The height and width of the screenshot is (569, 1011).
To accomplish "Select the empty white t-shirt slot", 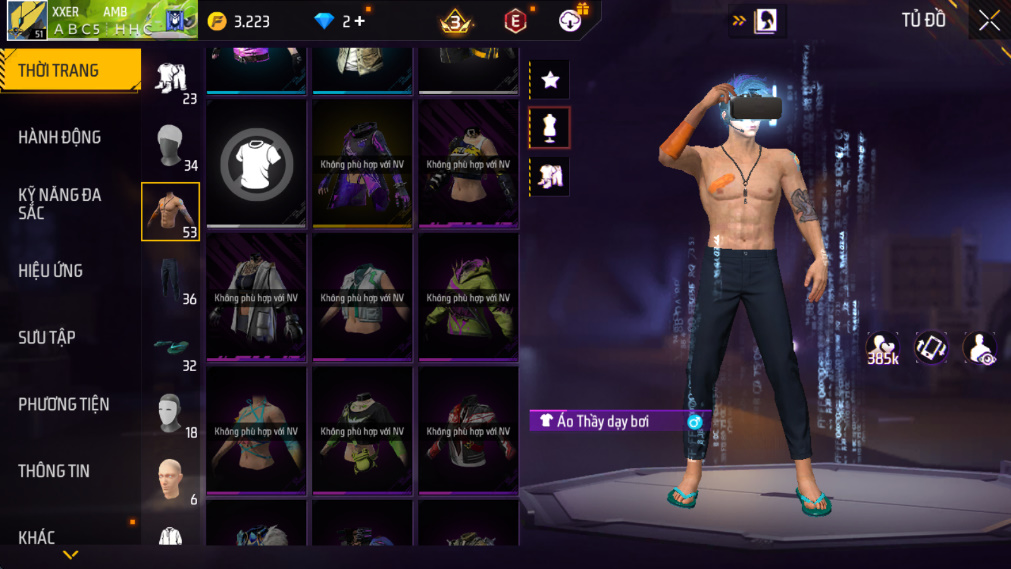I will coord(257,163).
